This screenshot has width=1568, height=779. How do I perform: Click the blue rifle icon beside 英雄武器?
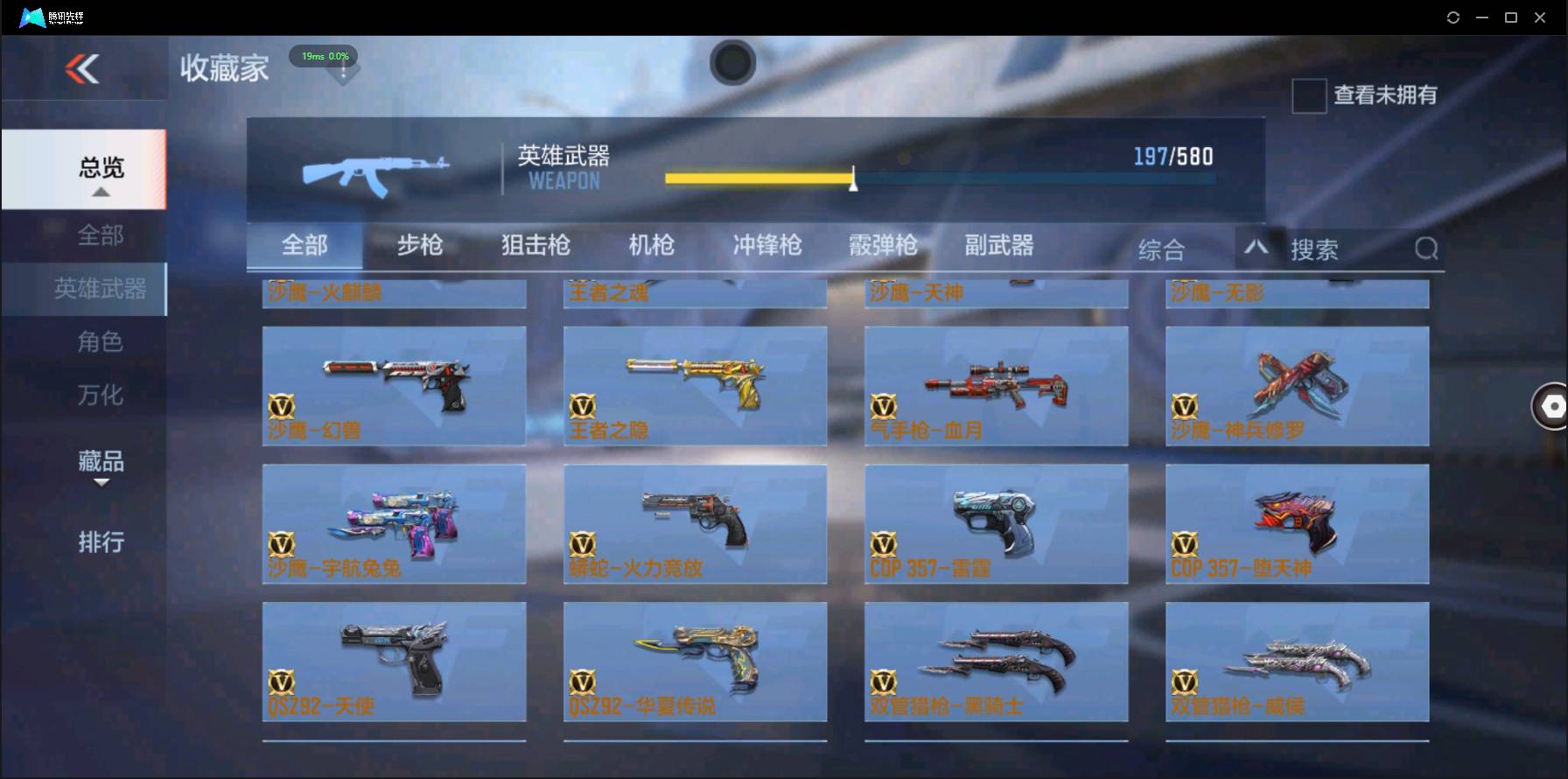click(x=374, y=171)
